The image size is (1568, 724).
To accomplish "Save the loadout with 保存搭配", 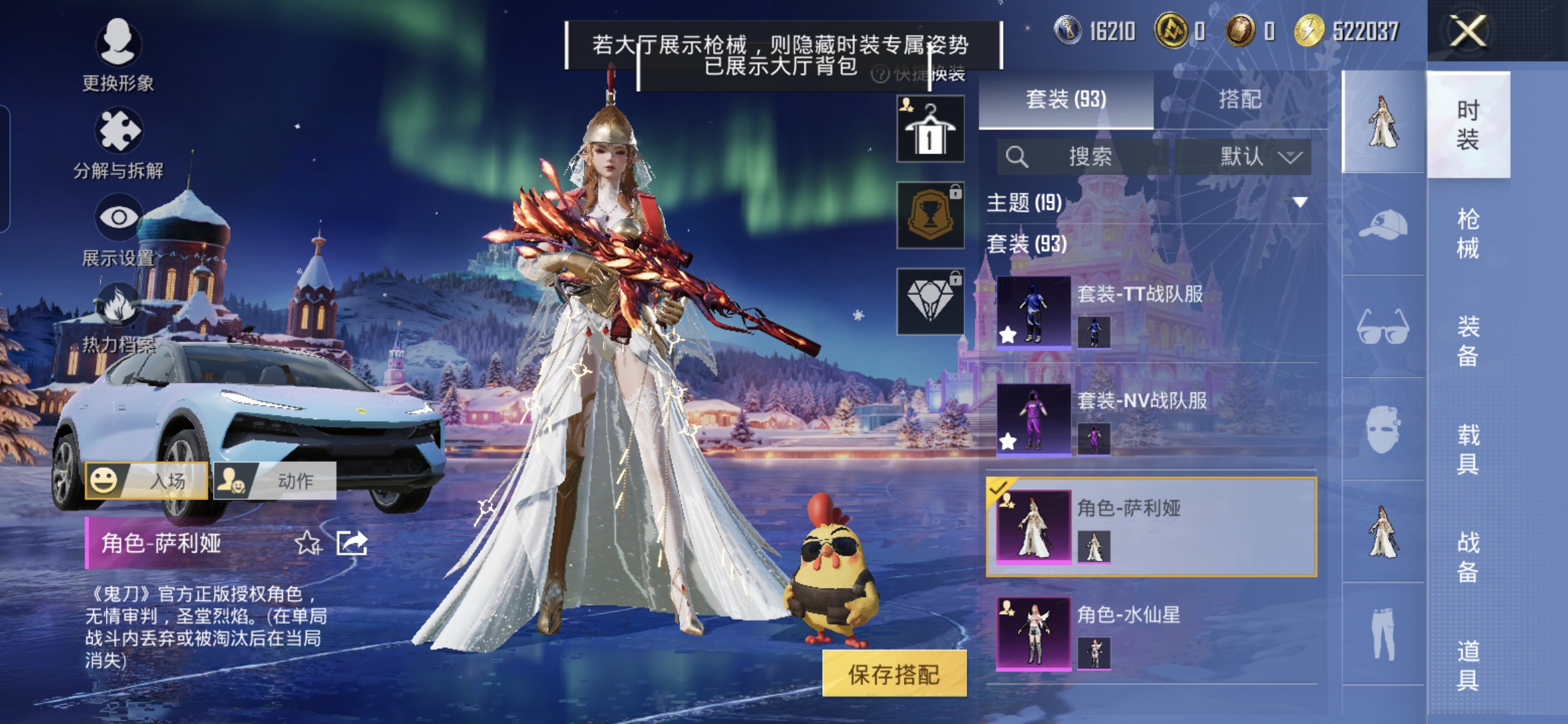I will [x=894, y=674].
